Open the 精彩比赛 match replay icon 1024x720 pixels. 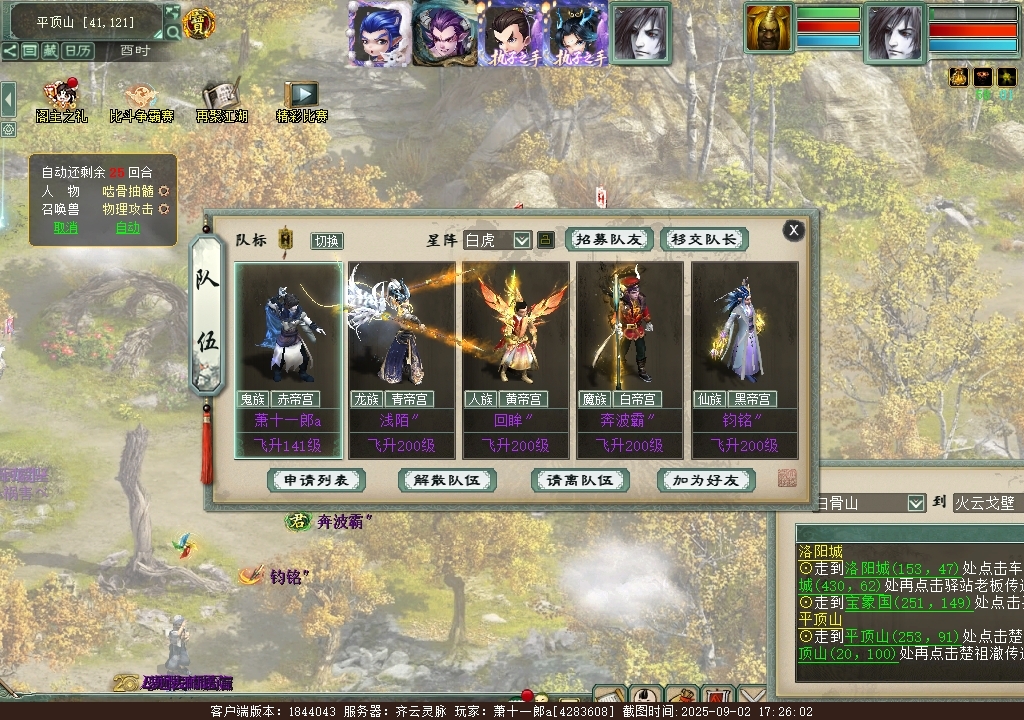coord(301,102)
